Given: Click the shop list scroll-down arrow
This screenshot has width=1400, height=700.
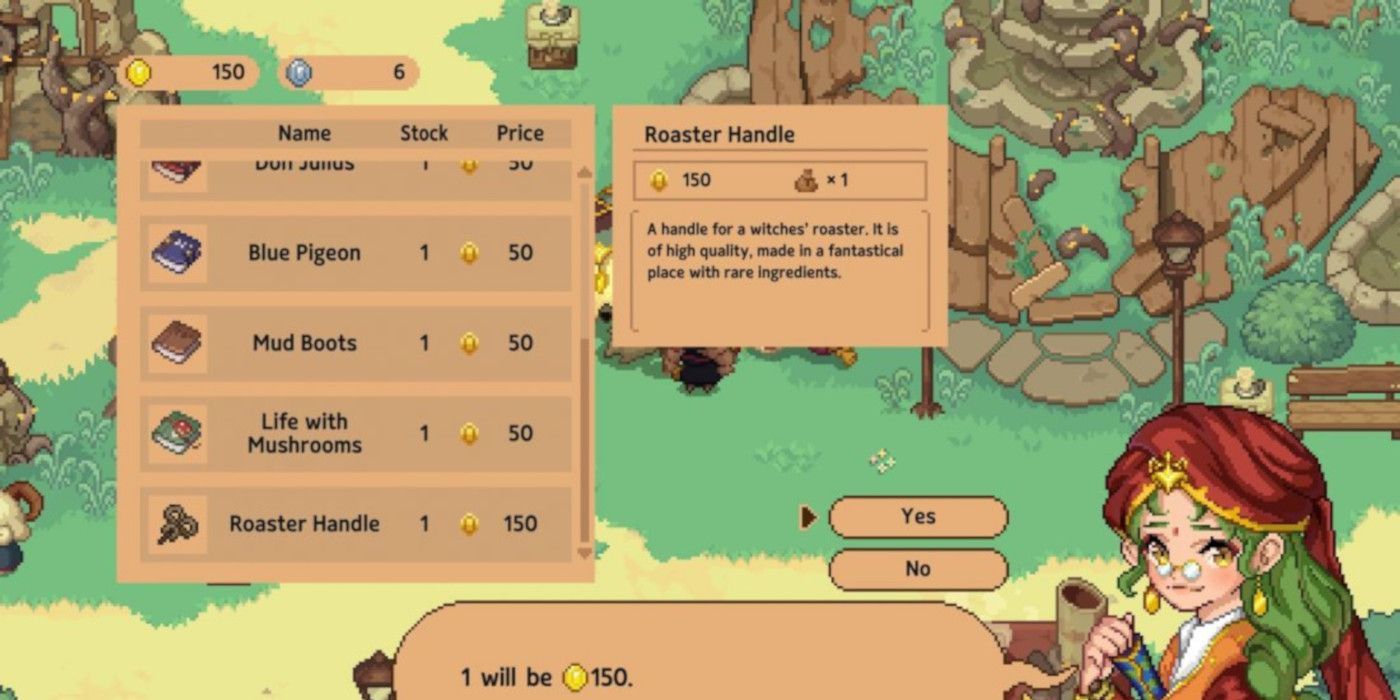Looking at the screenshot, I should 585,552.
